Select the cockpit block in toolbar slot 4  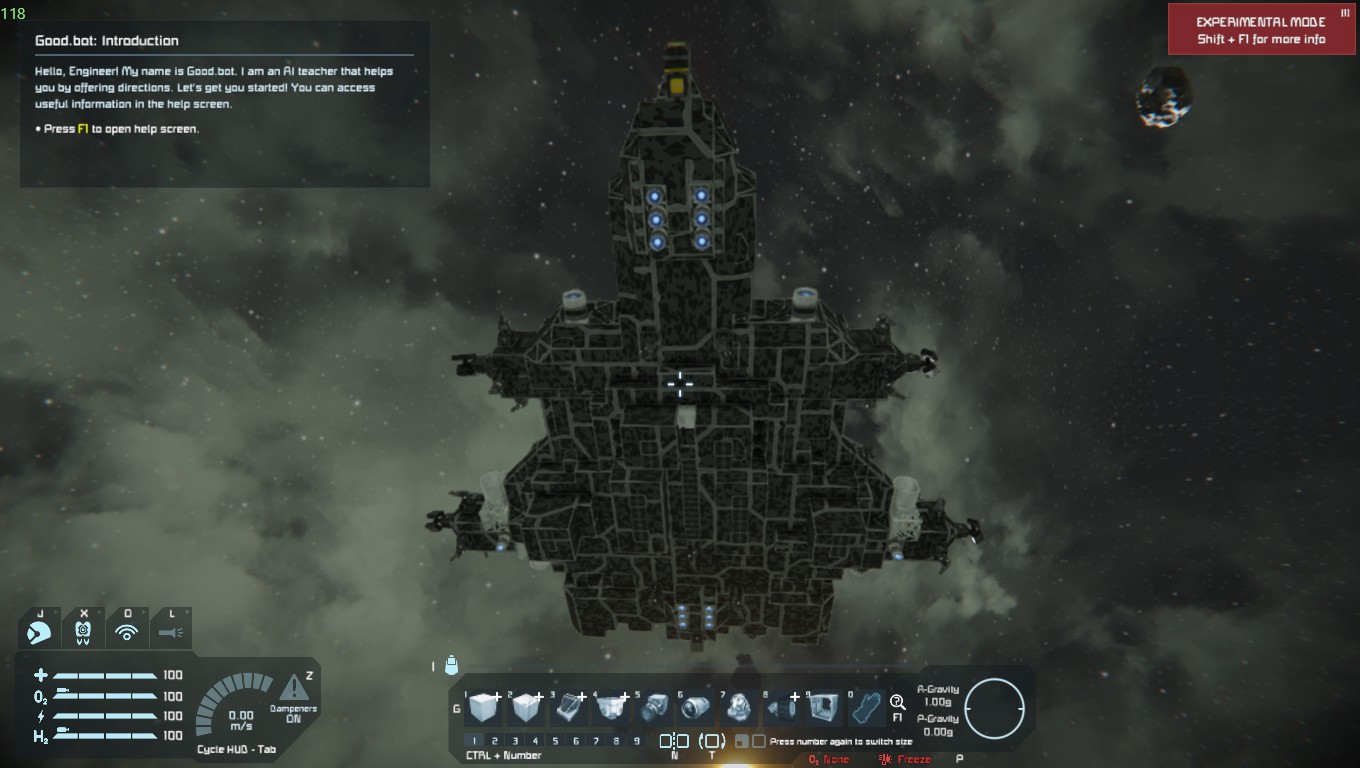click(612, 708)
